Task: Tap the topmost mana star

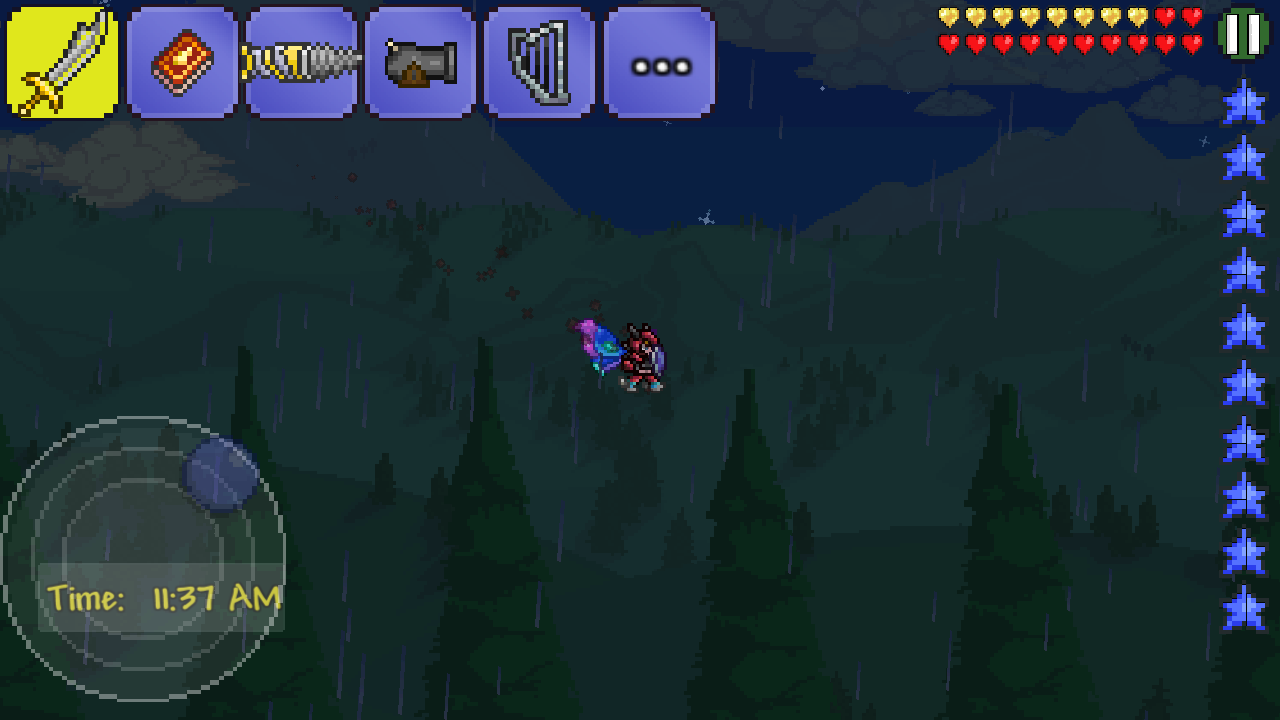Action: coord(1245,105)
